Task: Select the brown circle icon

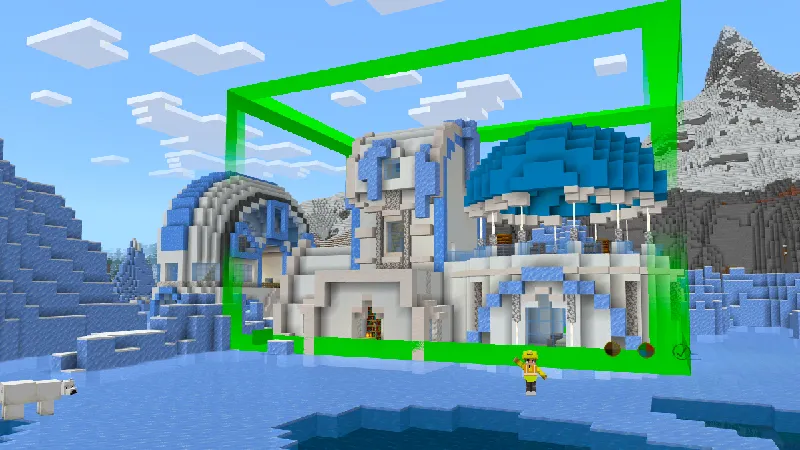Action: [611, 350]
